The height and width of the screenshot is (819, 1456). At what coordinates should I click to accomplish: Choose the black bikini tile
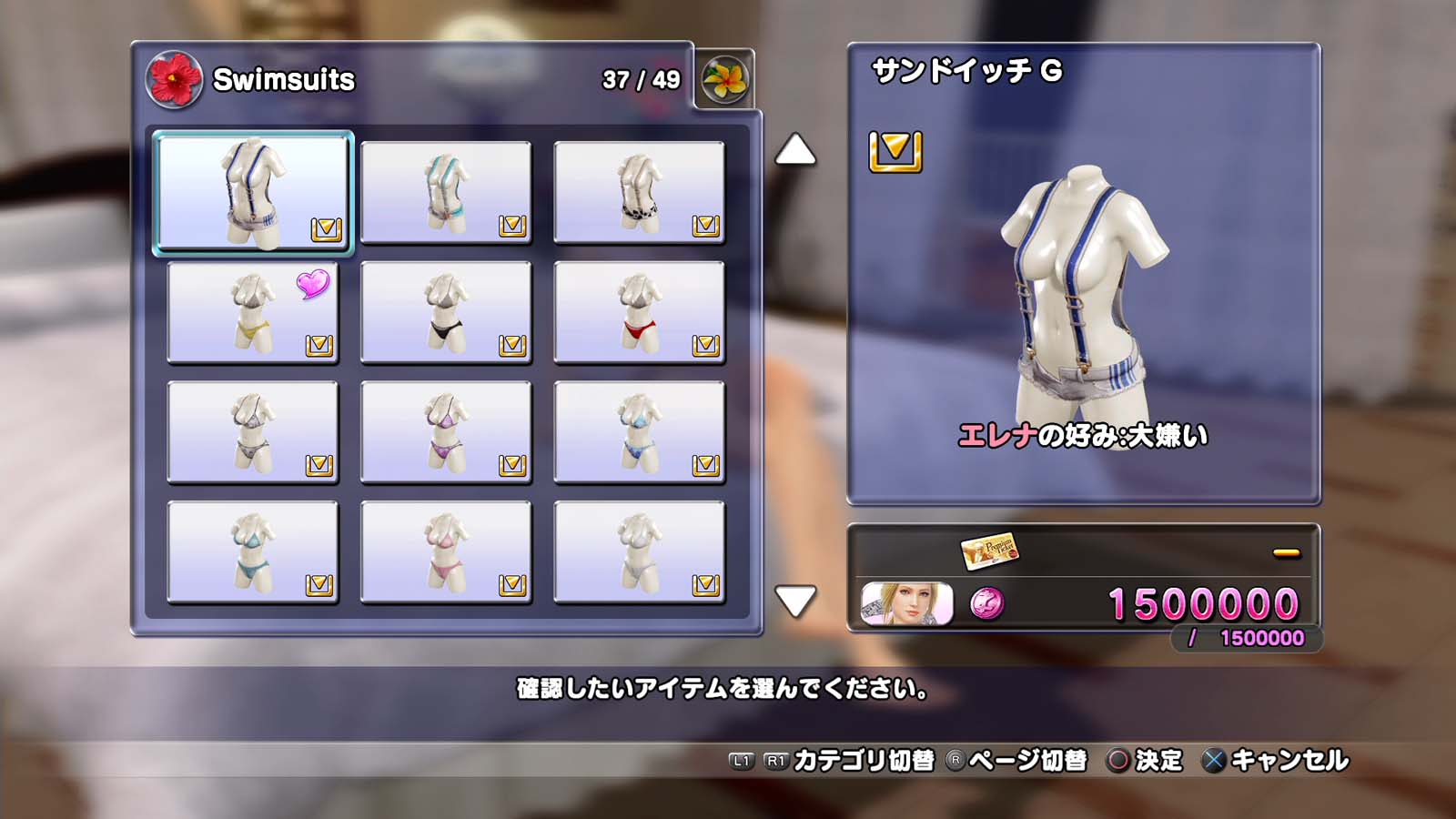[x=446, y=312]
